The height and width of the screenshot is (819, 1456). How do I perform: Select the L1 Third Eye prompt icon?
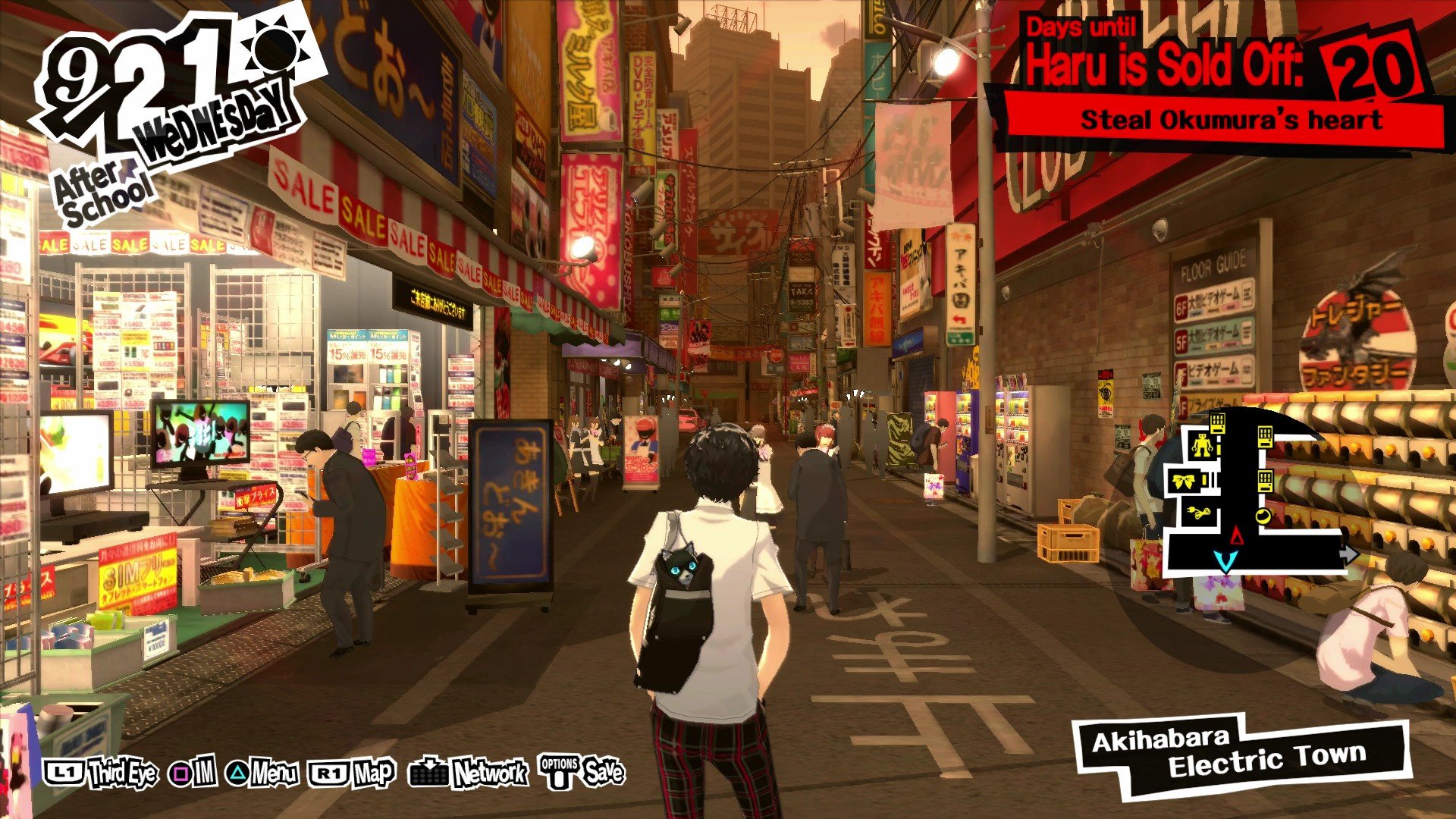pos(64,773)
